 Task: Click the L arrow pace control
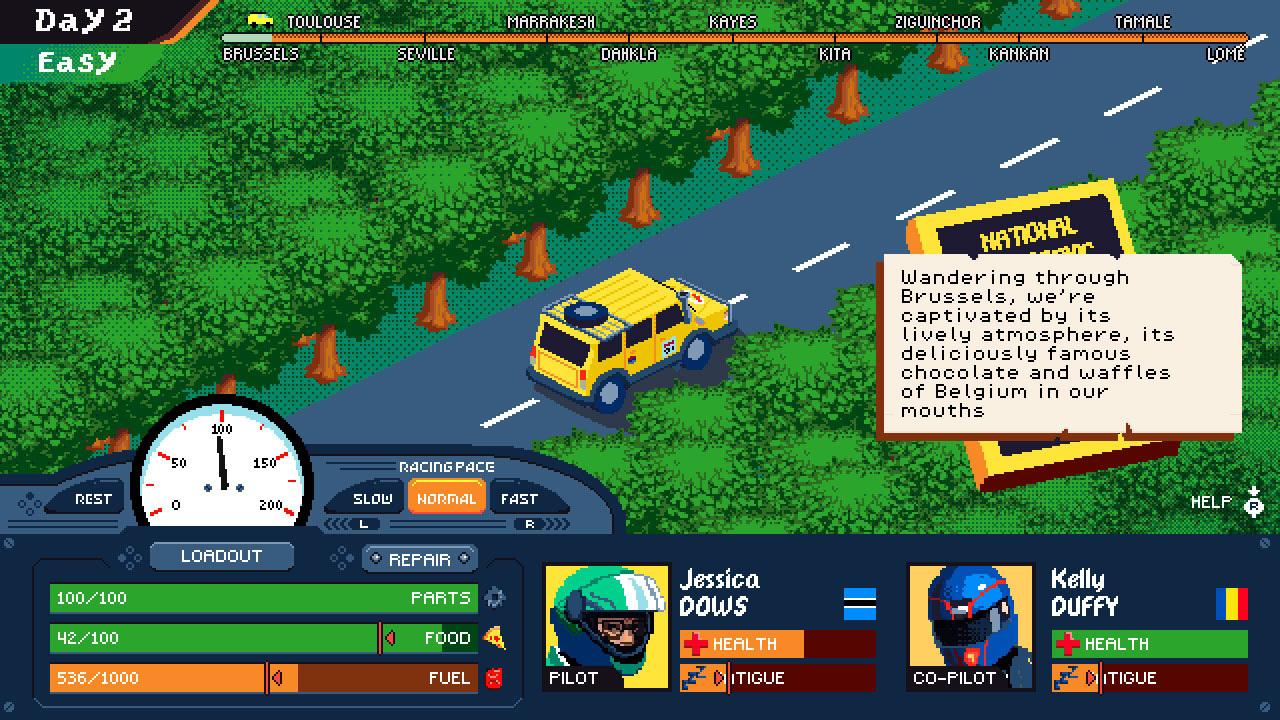click(363, 522)
